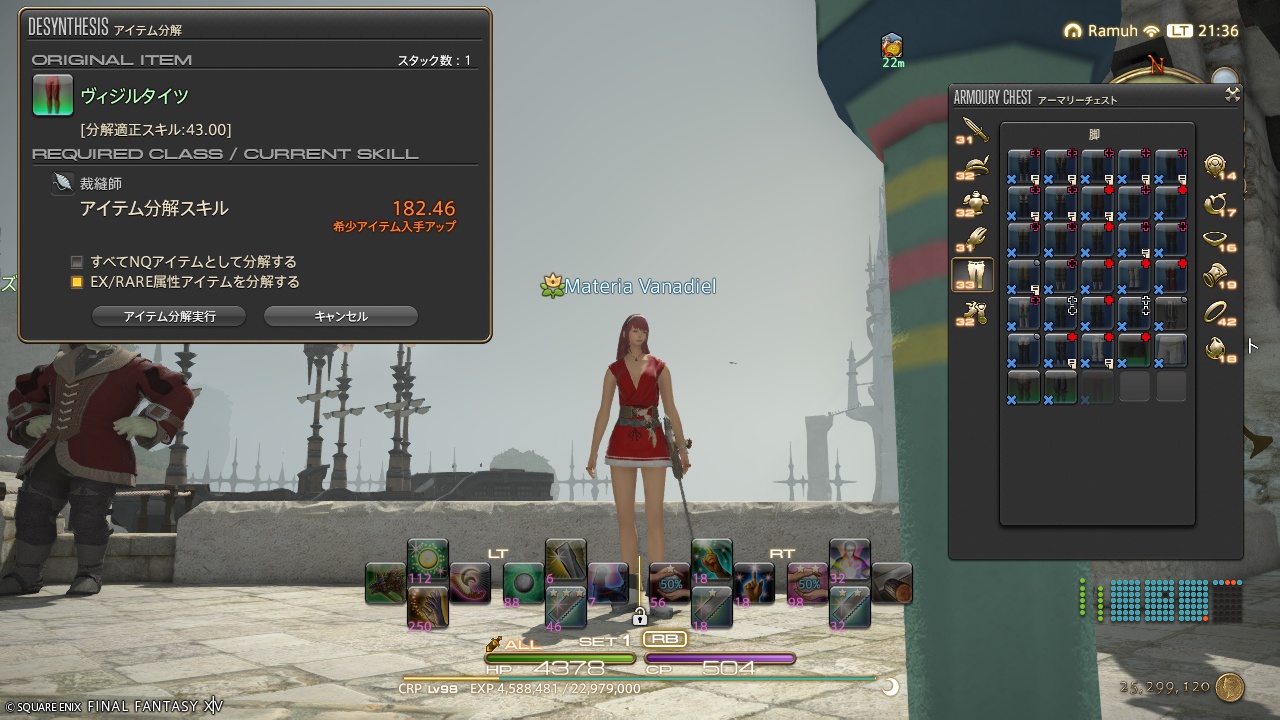The height and width of the screenshot is (720, 1280).
Task: Switch to the necklace accessory tab
Action: click(x=1217, y=238)
